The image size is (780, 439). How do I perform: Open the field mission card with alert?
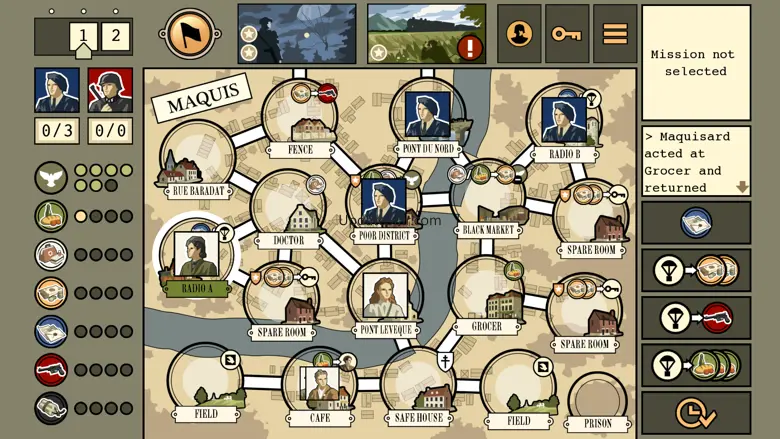[427, 34]
